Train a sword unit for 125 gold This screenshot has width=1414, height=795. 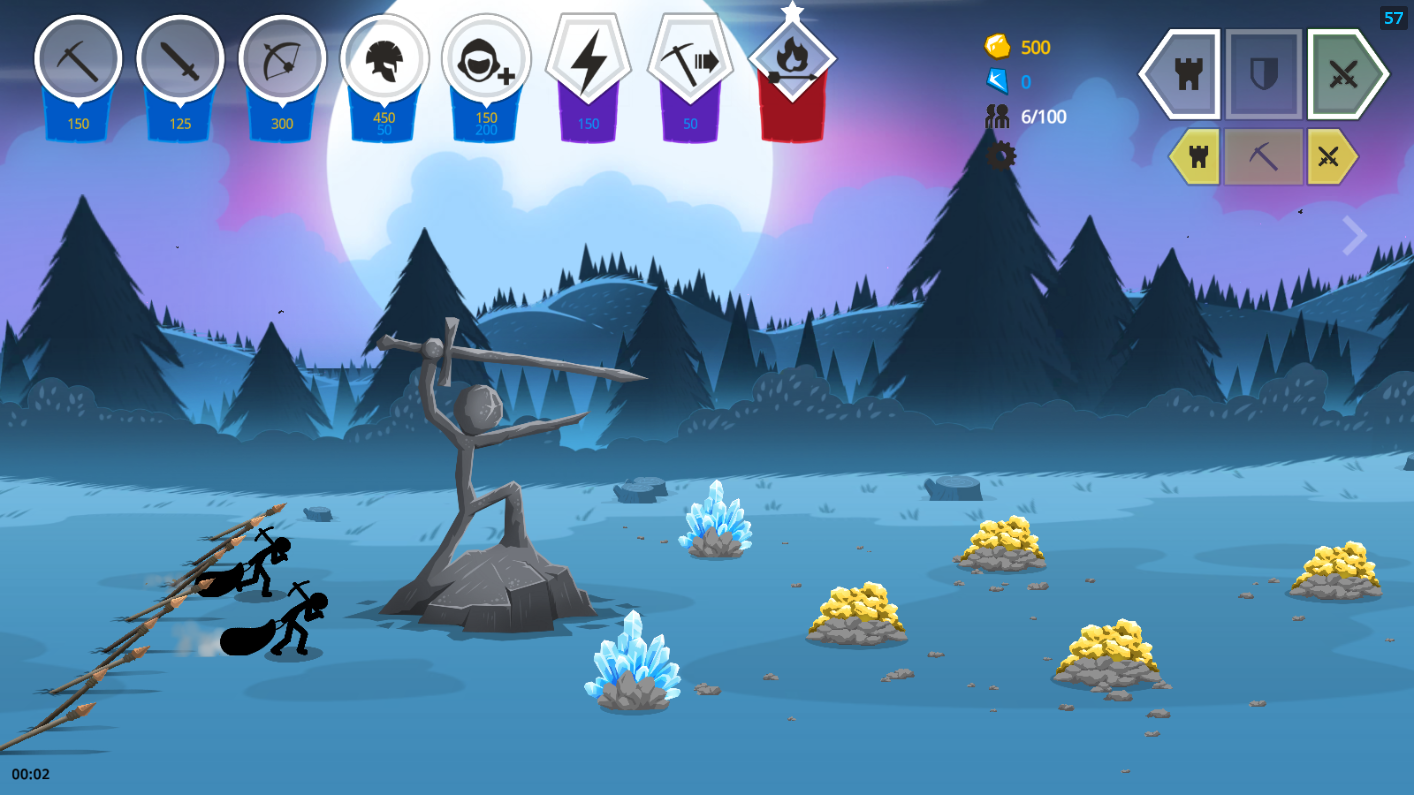pyautogui.click(x=180, y=61)
